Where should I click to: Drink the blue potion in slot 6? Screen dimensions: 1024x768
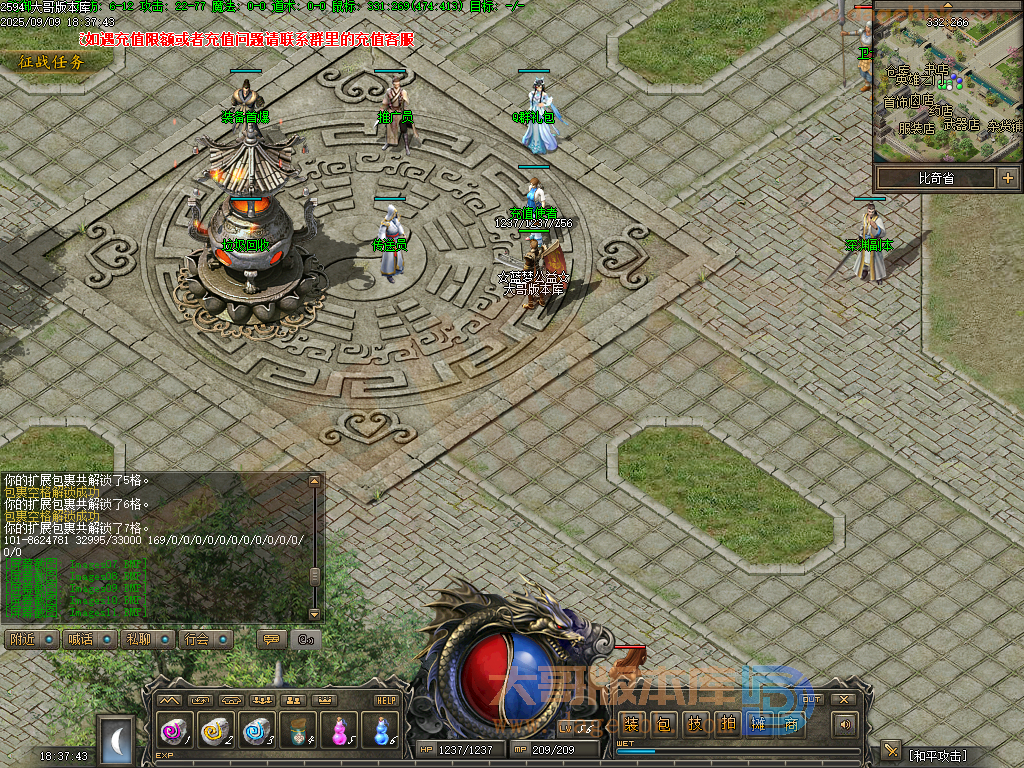coord(380,731)
